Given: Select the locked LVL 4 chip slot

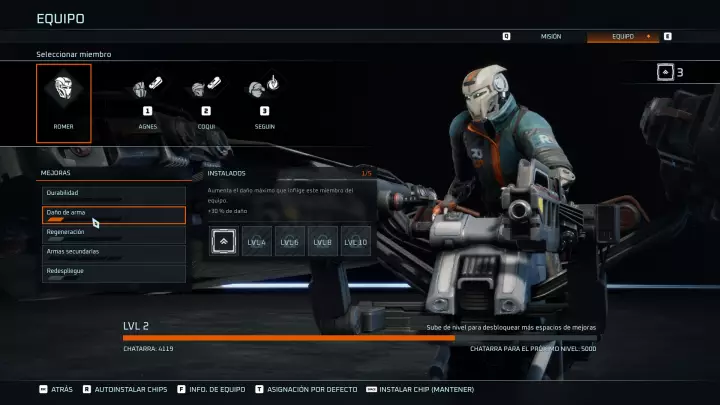Looking at the screenshot, I should tap(258, 241).
